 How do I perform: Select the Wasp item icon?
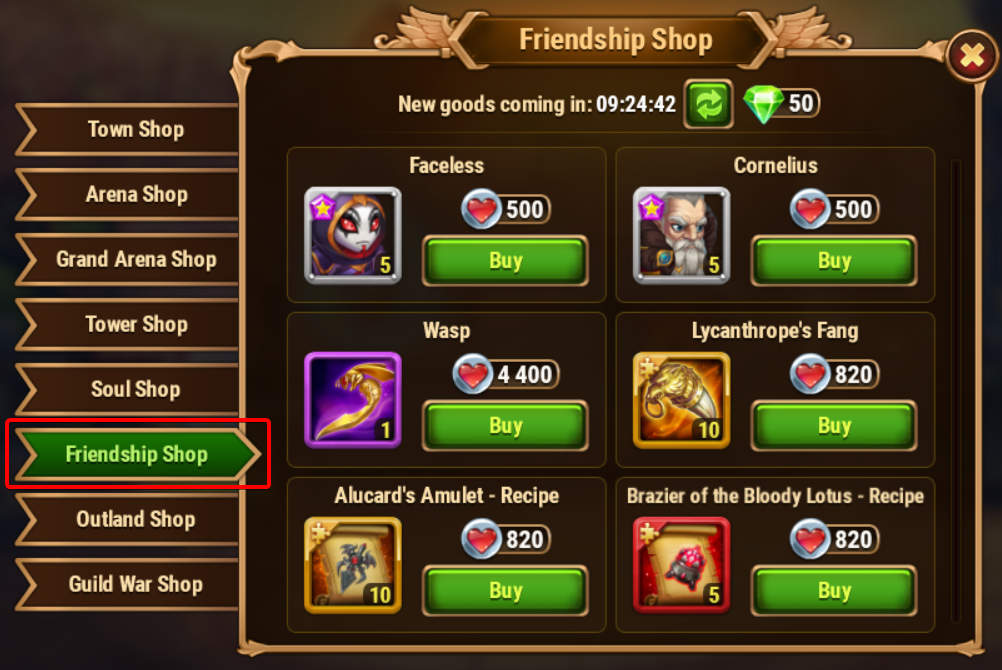pyautogui.click(x=352, y=400)
